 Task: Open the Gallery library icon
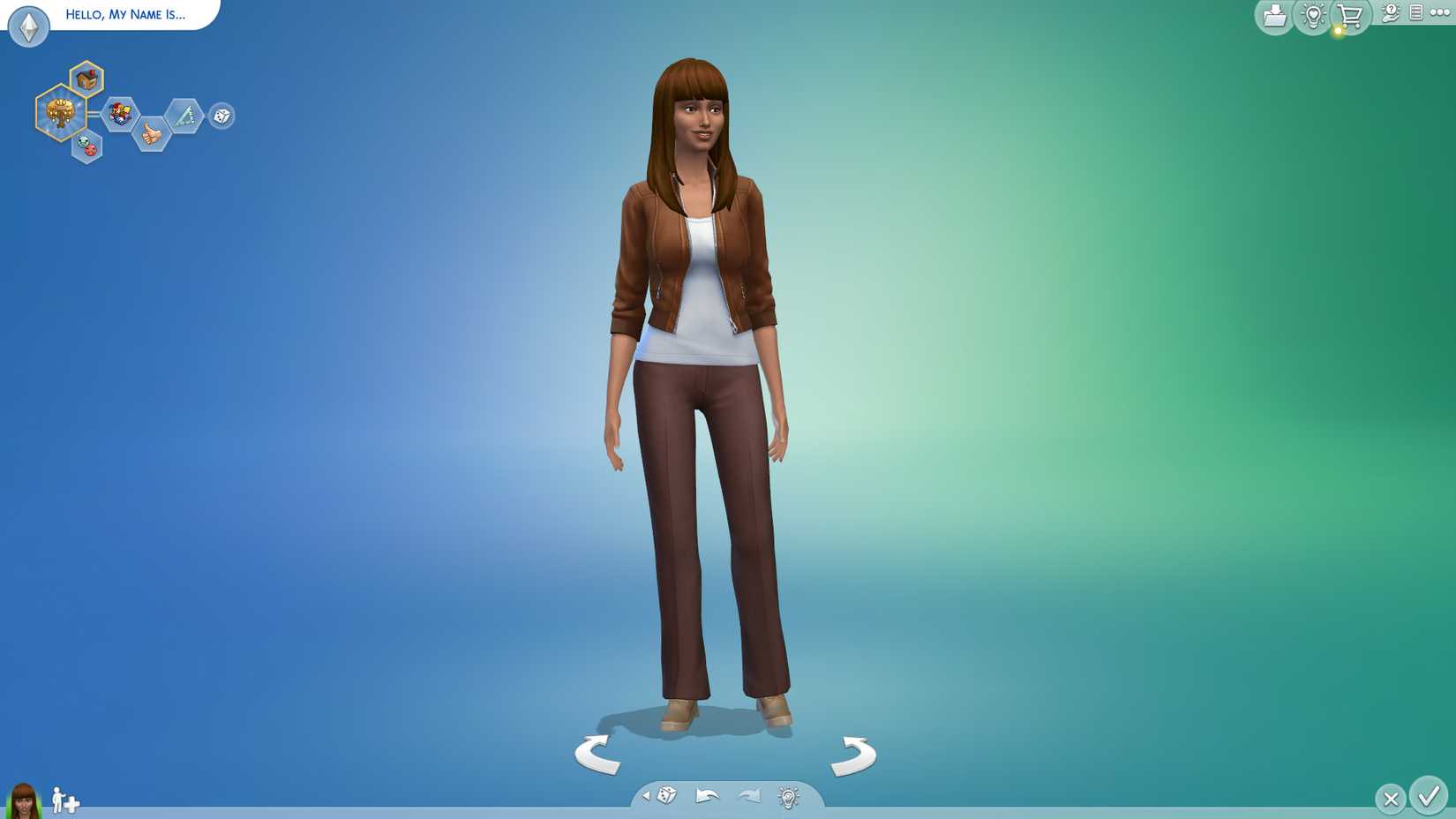click(x=1273, y=14)
